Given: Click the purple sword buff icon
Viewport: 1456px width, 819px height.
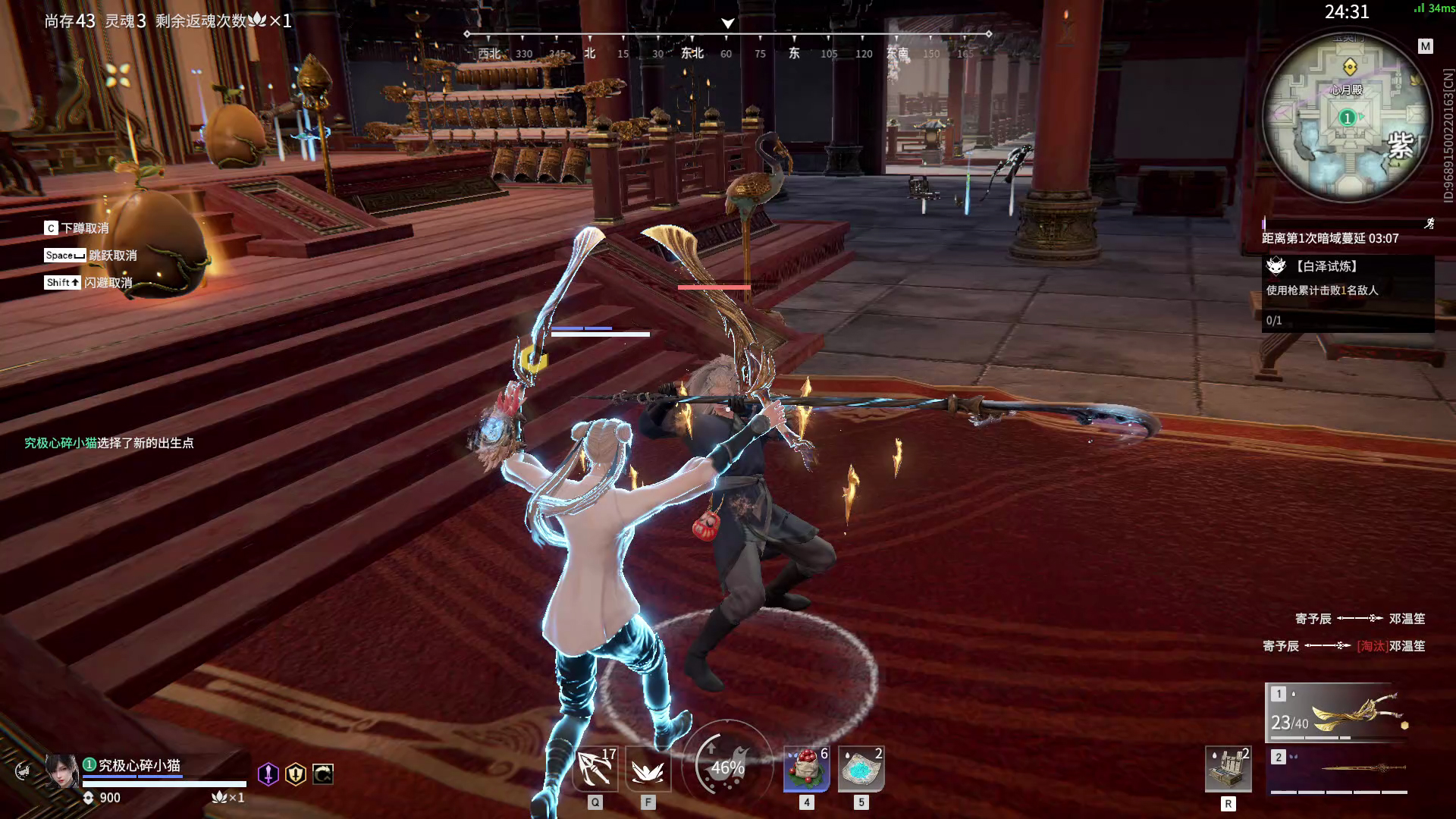Looking at the screenshot, I should [x=268, y=773].
